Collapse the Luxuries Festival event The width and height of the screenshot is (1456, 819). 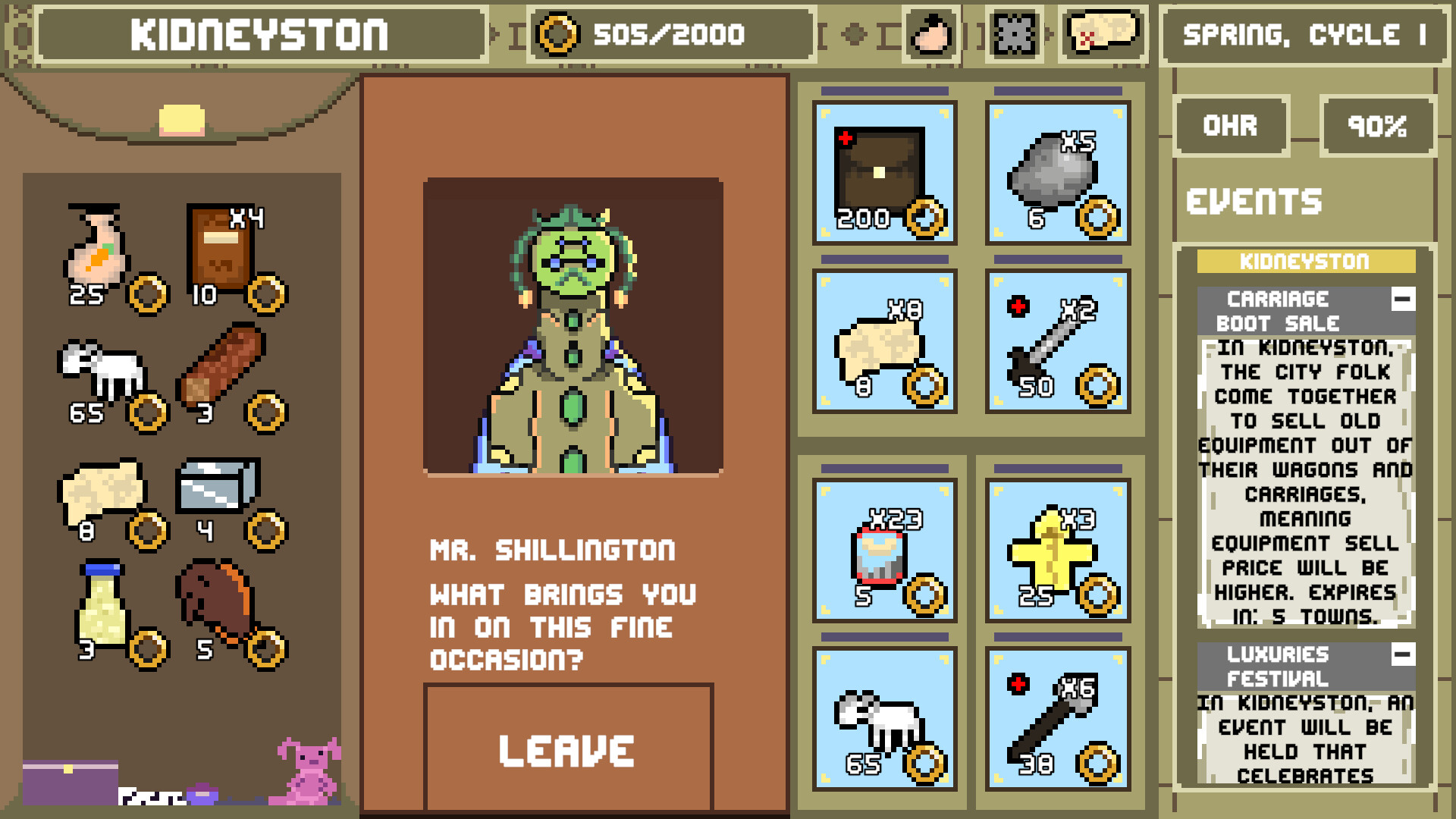(x=1402, y=654)
